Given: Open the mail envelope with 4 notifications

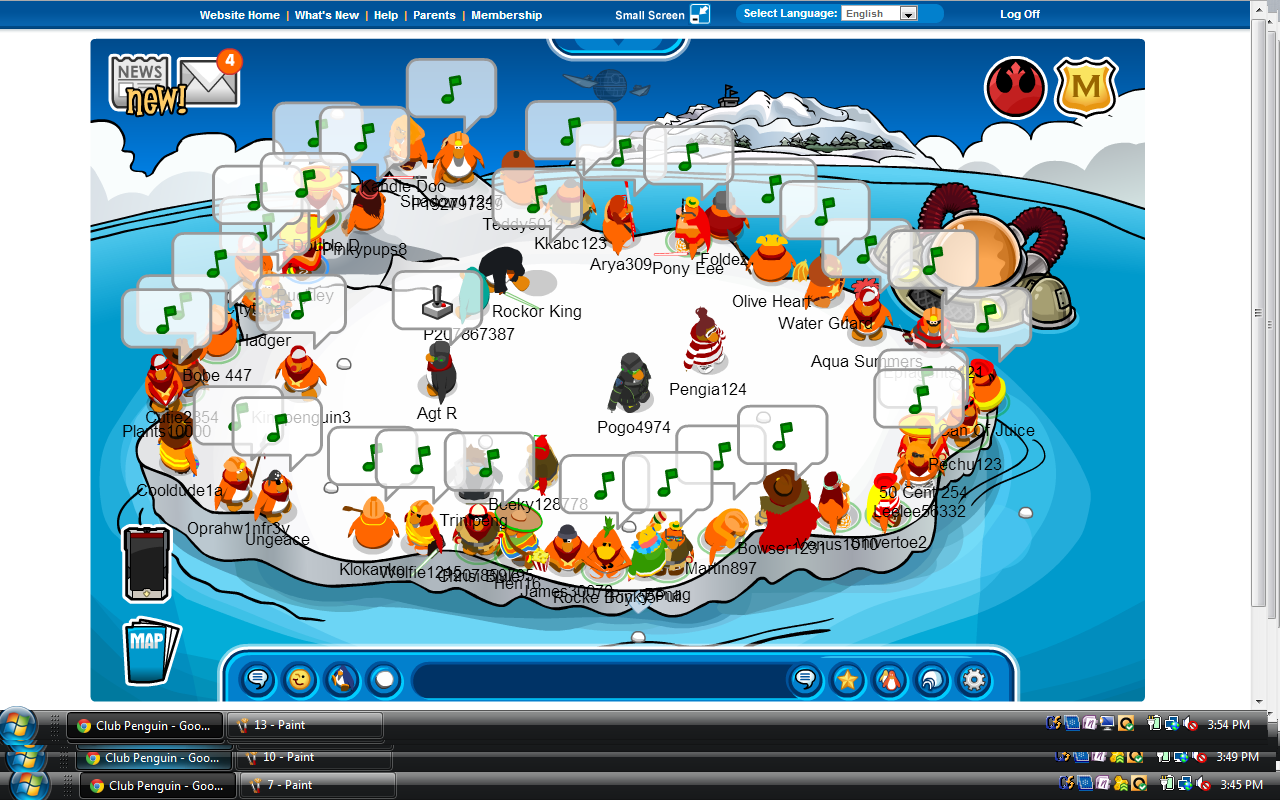Looking at the screenshot, I should click(208, 82).
